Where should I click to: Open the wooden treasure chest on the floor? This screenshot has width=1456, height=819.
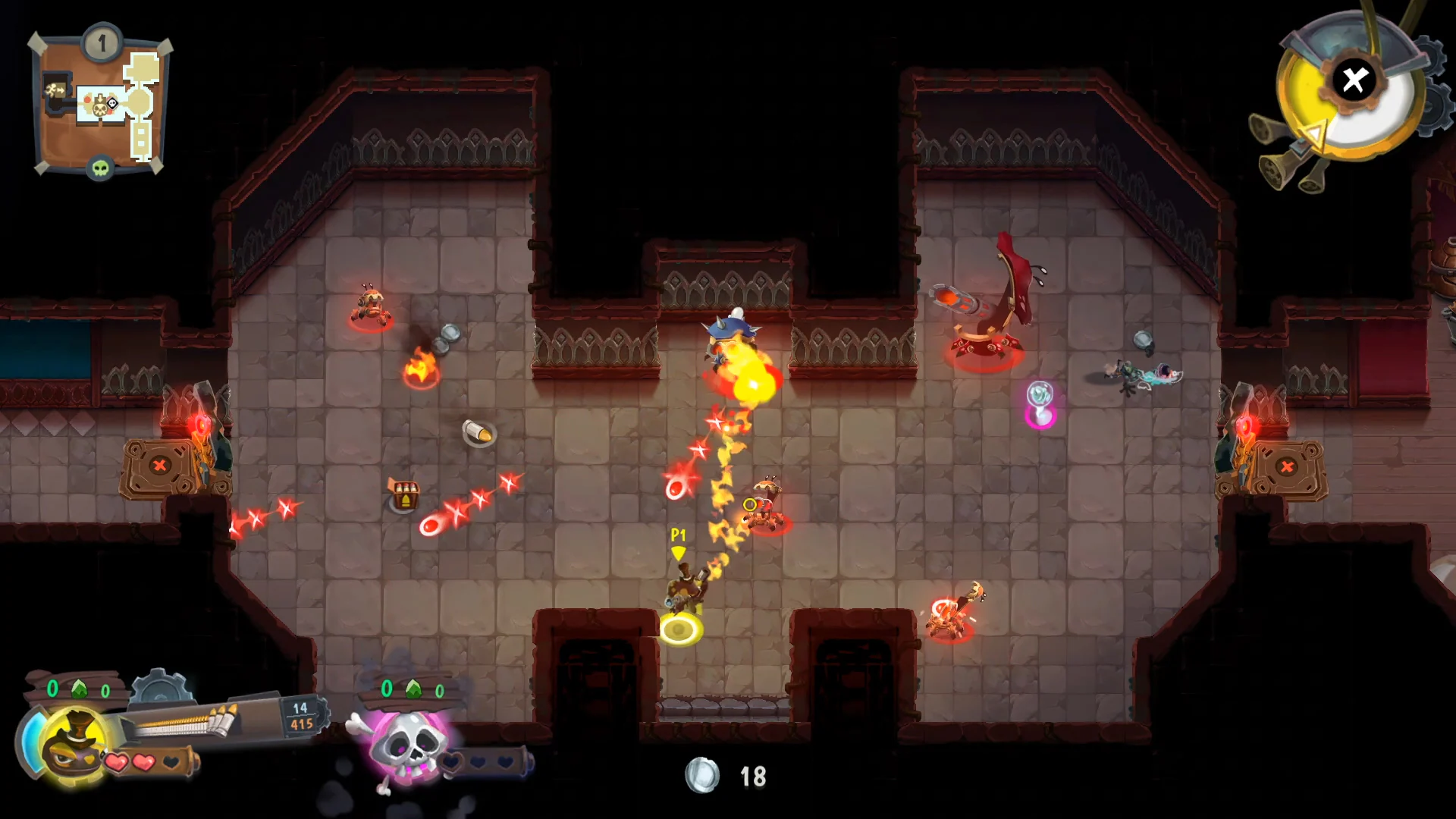405,494
